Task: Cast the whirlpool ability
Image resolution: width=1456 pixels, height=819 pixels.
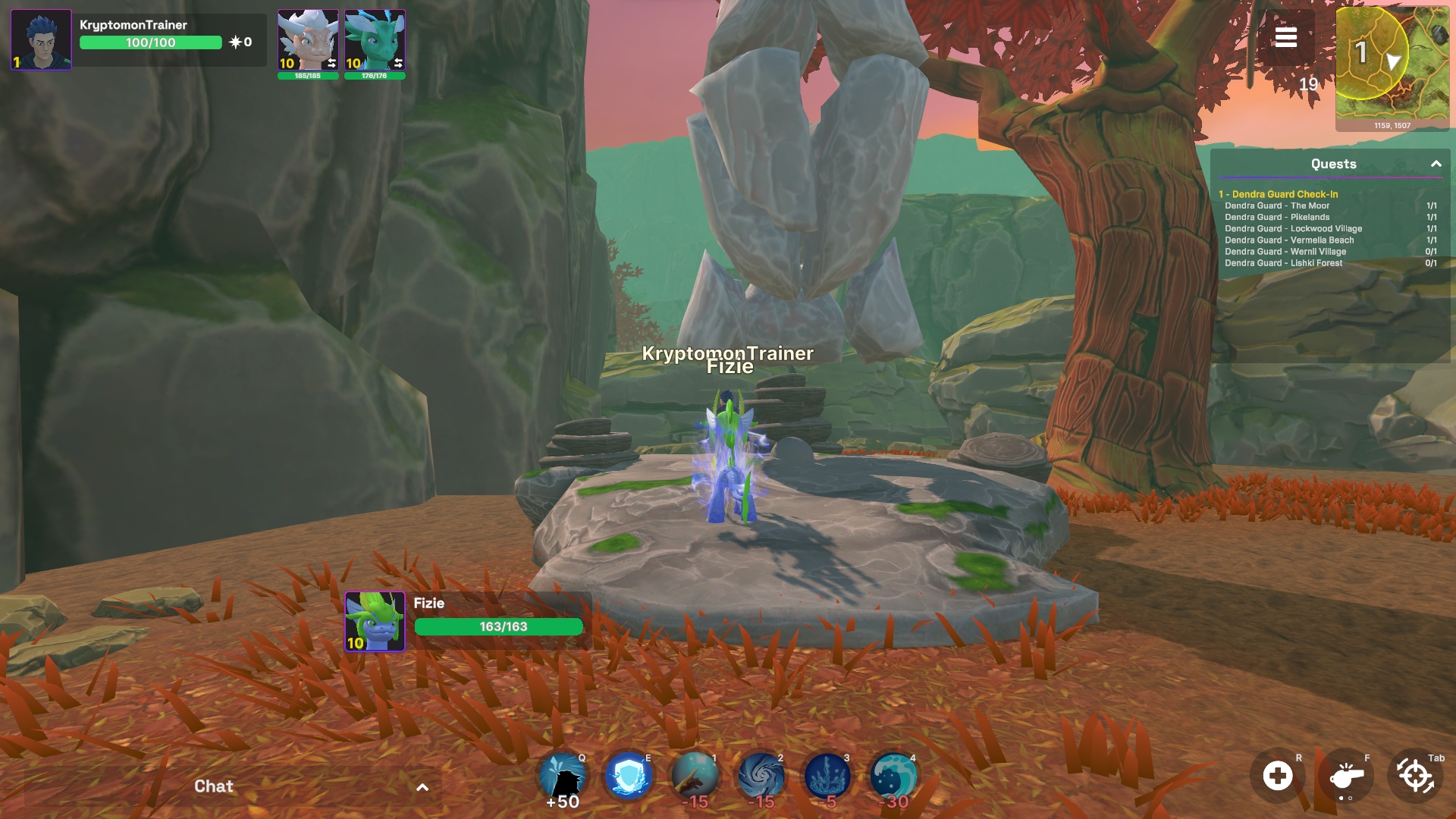Action: (761, 777)
